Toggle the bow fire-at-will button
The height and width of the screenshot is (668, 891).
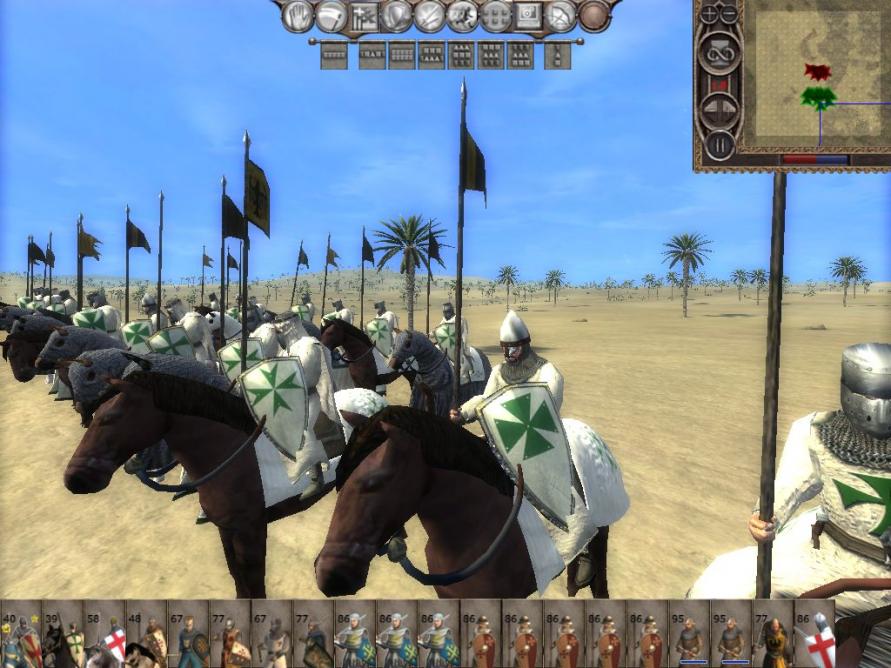pyautogui.click(x=561, y=16)
